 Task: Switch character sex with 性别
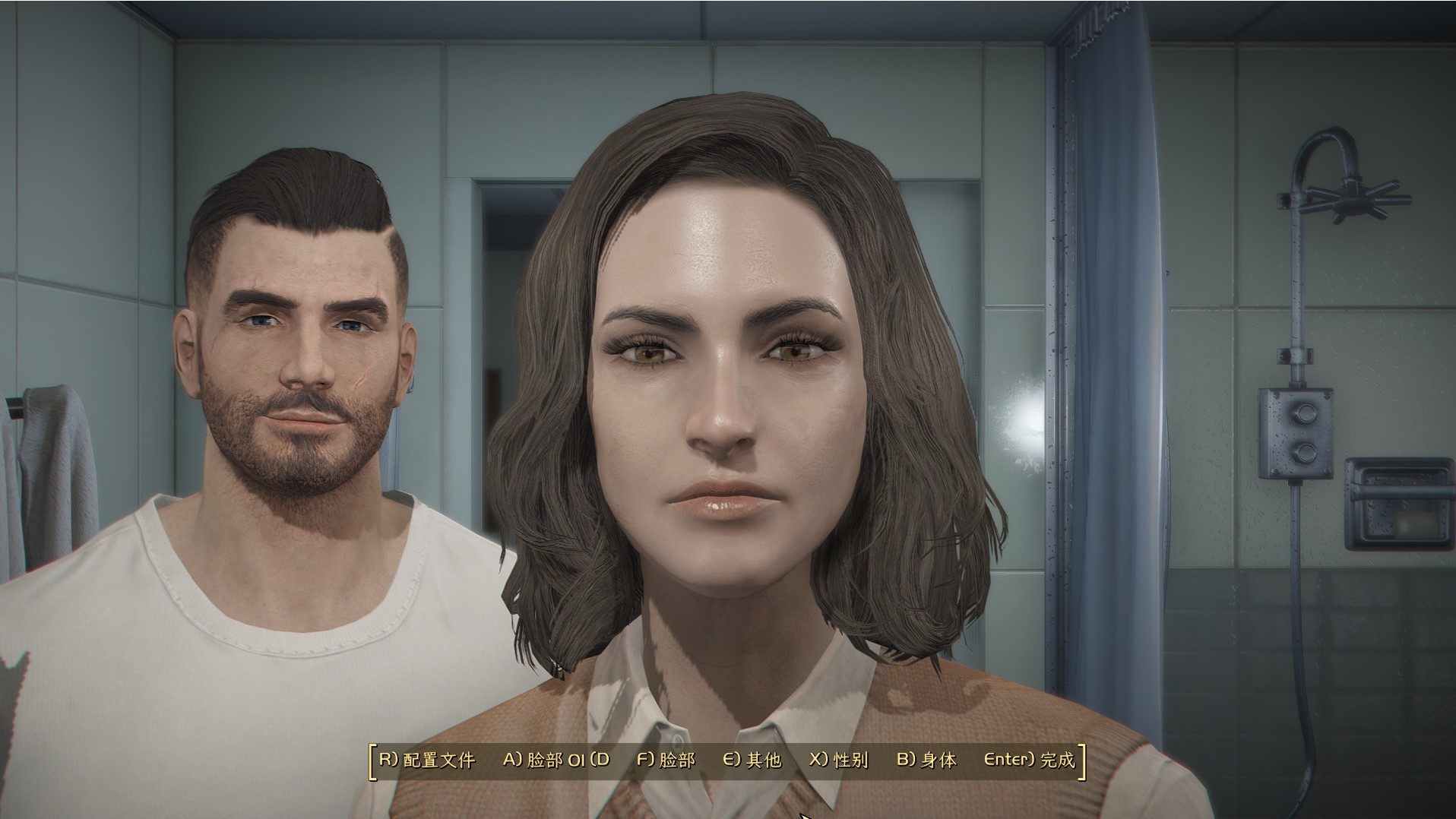(x=839, y=760)
